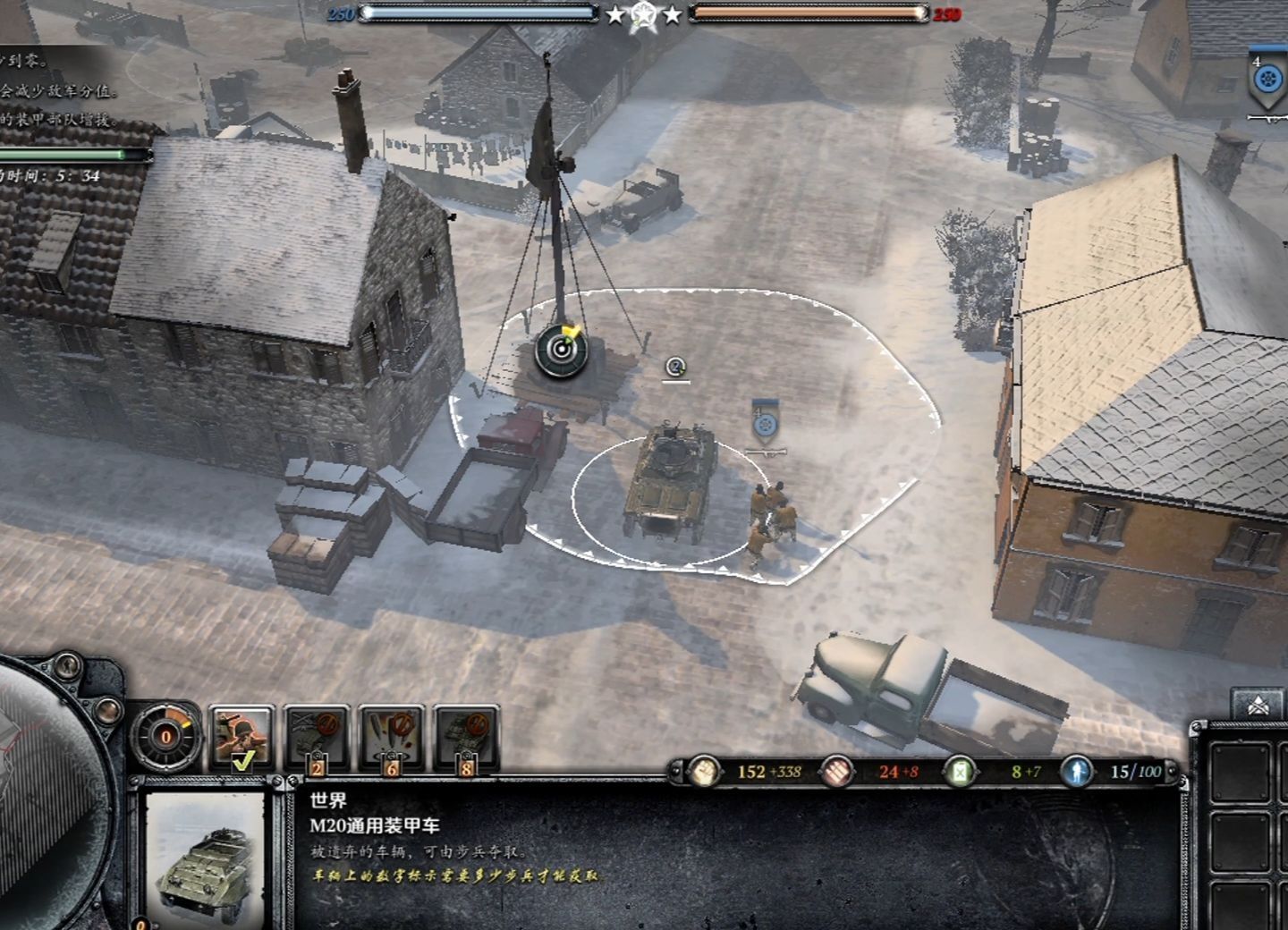Click the victory point star emblem
The height and width of the screenshot is (930, 1288).
tap(643, 15)
